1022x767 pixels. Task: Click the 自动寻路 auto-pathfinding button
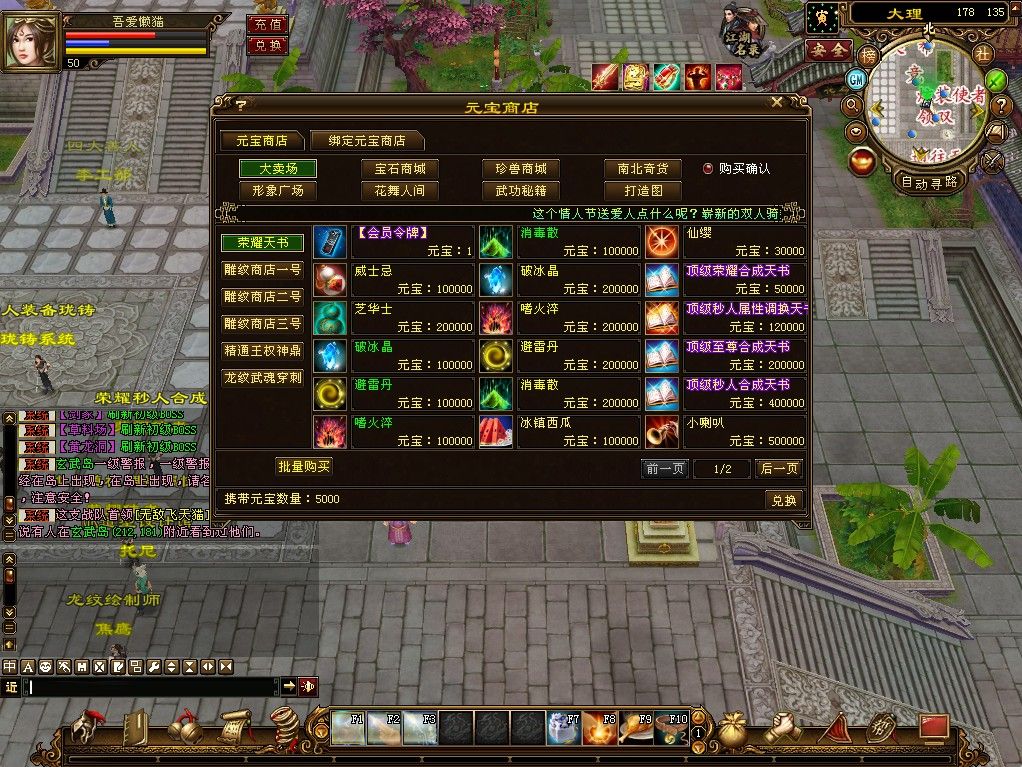[x=929, y=182]
